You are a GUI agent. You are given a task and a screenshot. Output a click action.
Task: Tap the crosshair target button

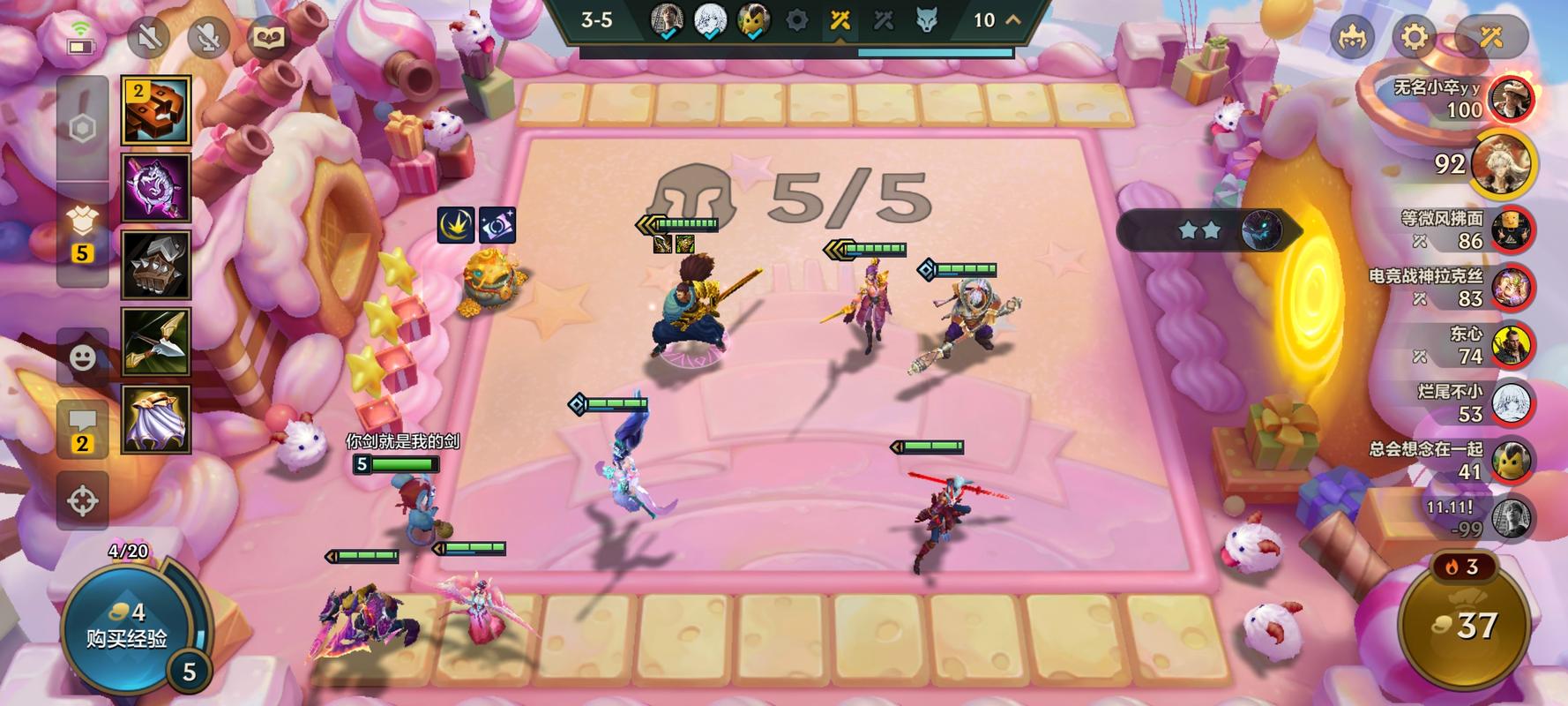(x=82, y=500)
